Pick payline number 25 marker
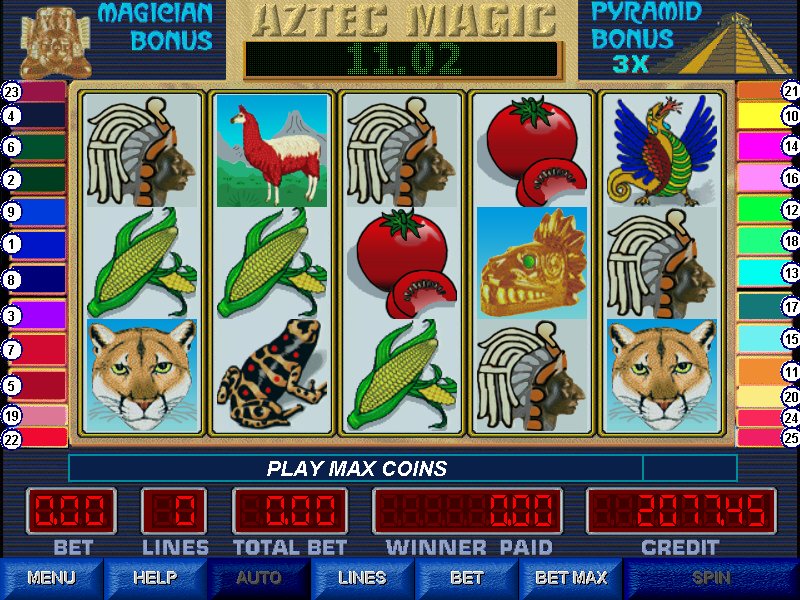800x600 pixels. pos(790,438)
